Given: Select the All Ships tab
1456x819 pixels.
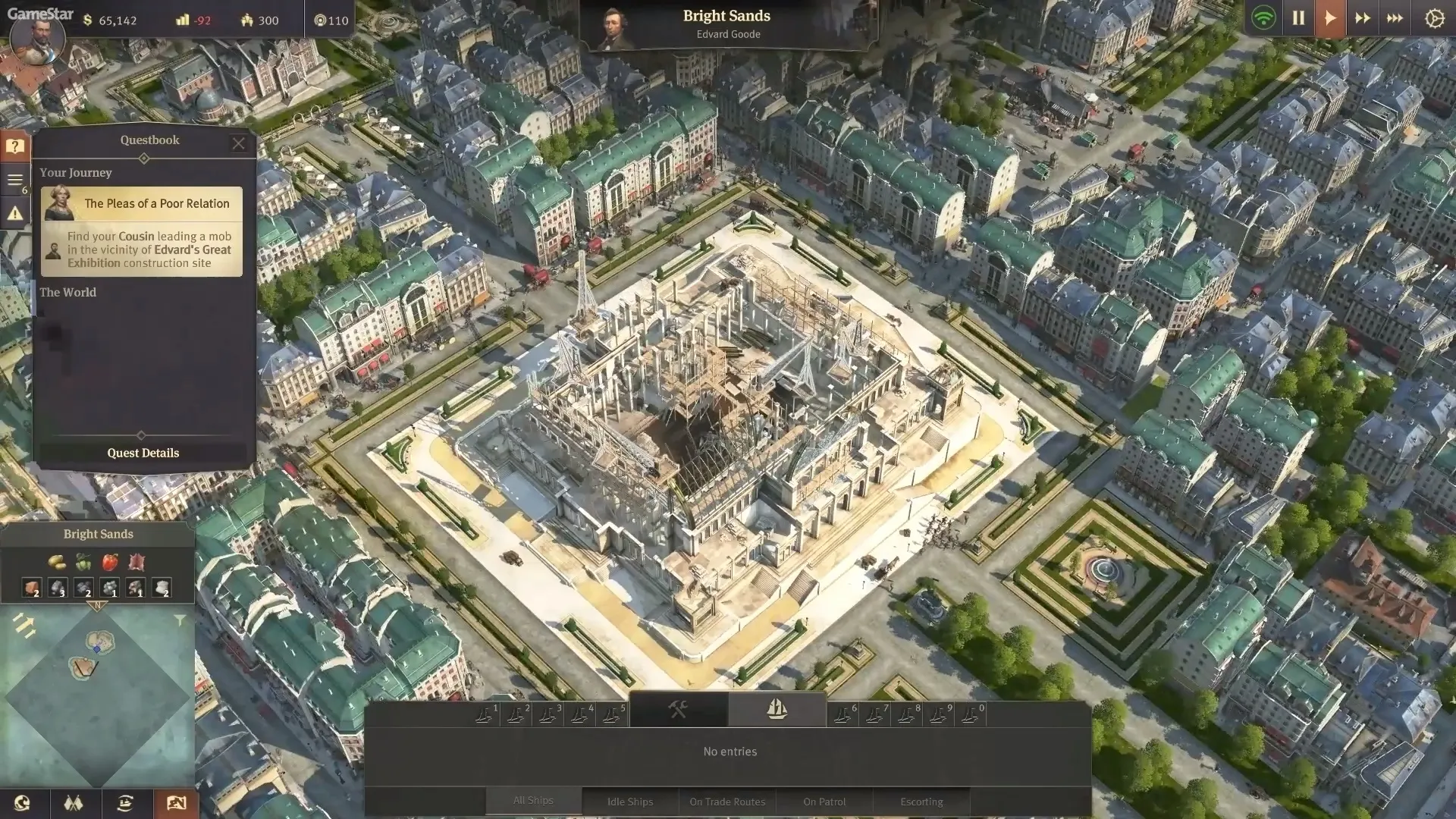Looking at the screenshot, I should pos(533,801).
